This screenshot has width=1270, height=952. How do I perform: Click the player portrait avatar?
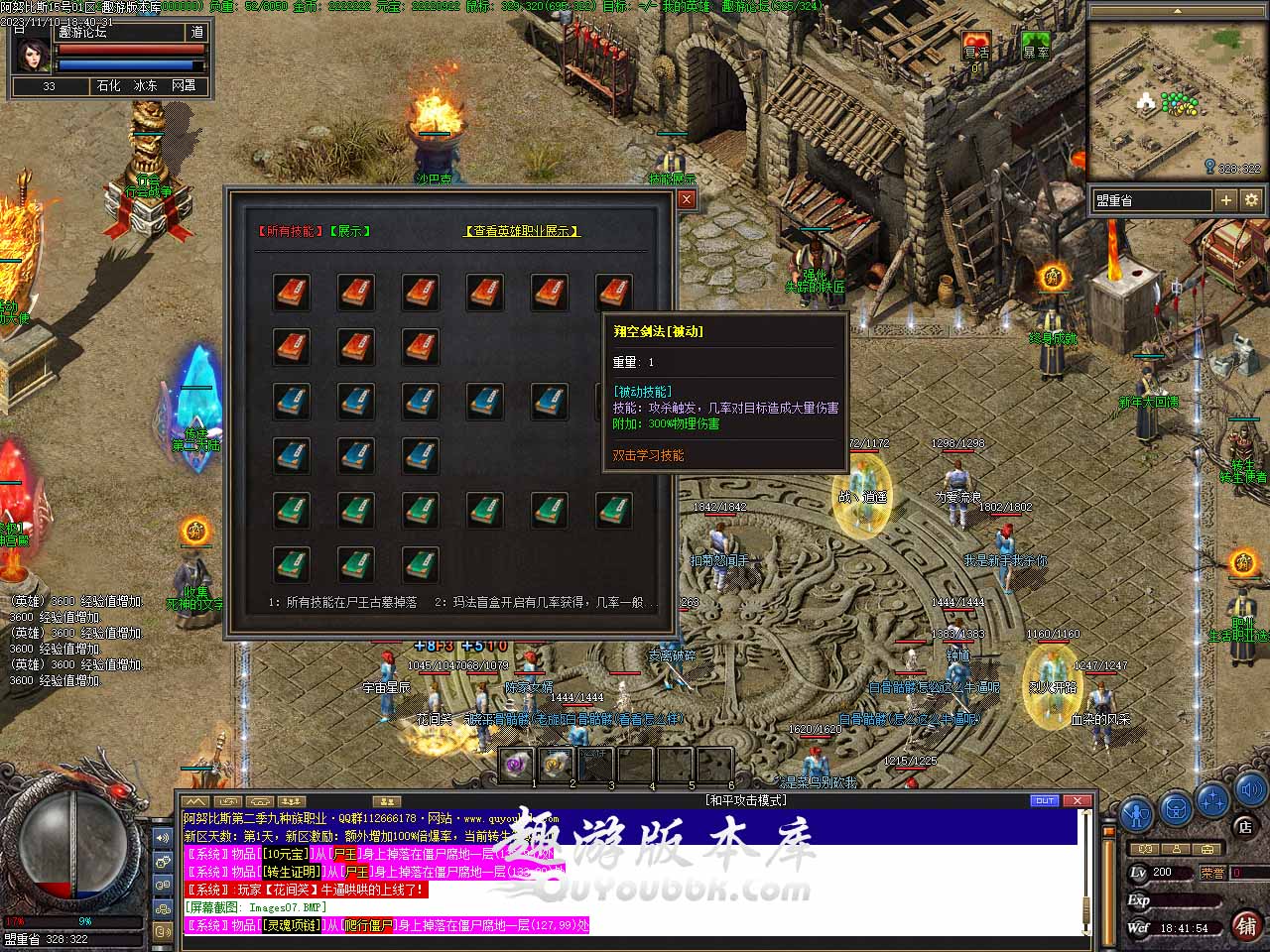[x=31, y=54]
